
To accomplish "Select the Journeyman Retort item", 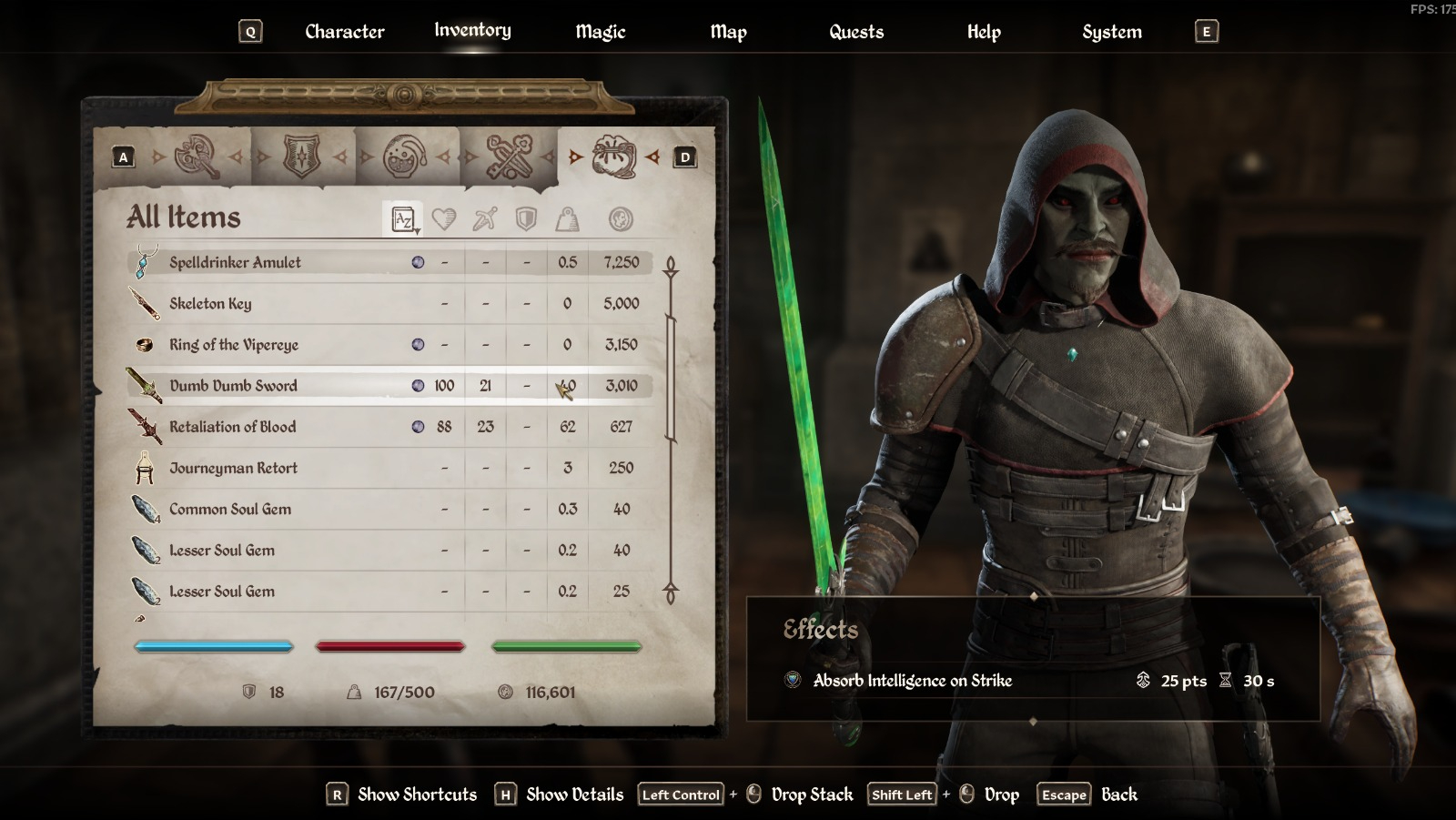I will 233,468.
